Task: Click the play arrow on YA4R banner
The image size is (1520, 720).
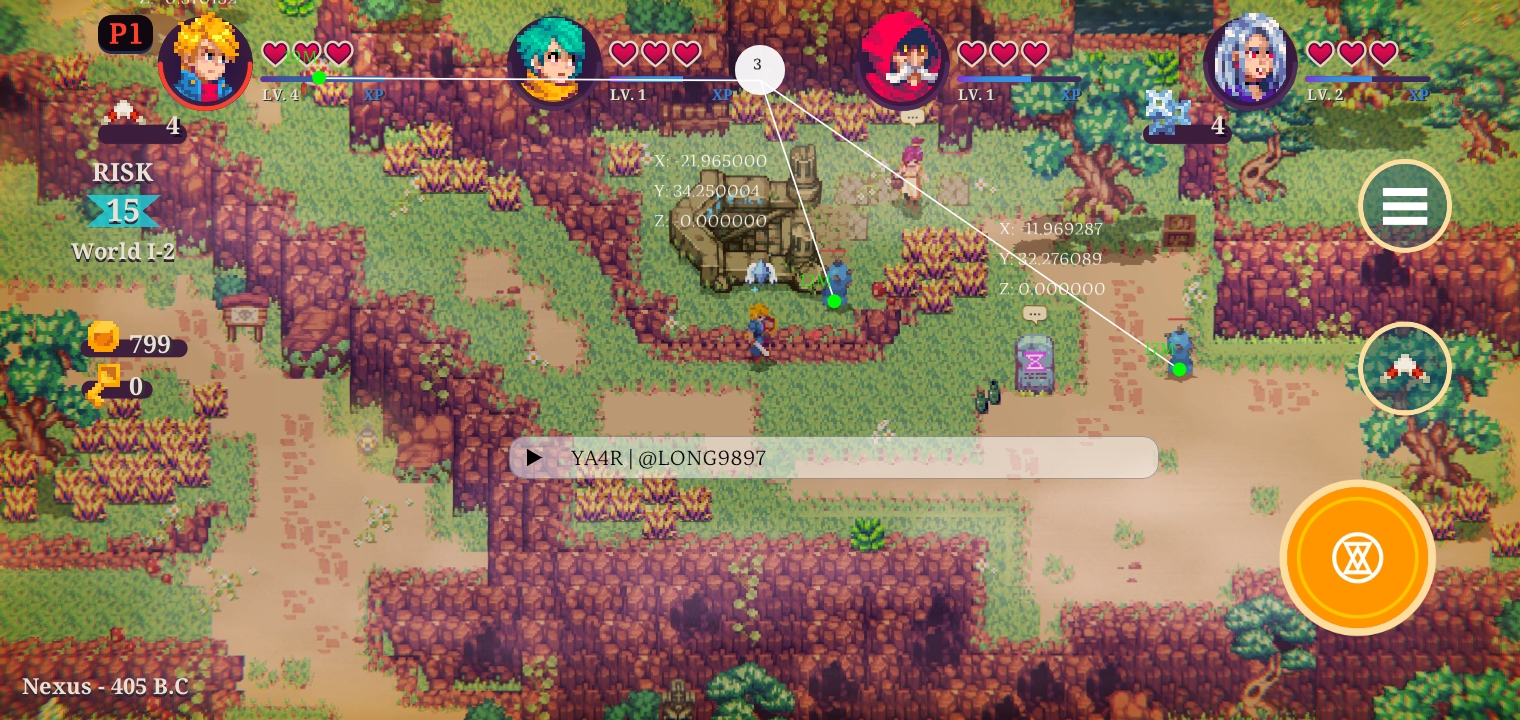Action: [535, 458]
